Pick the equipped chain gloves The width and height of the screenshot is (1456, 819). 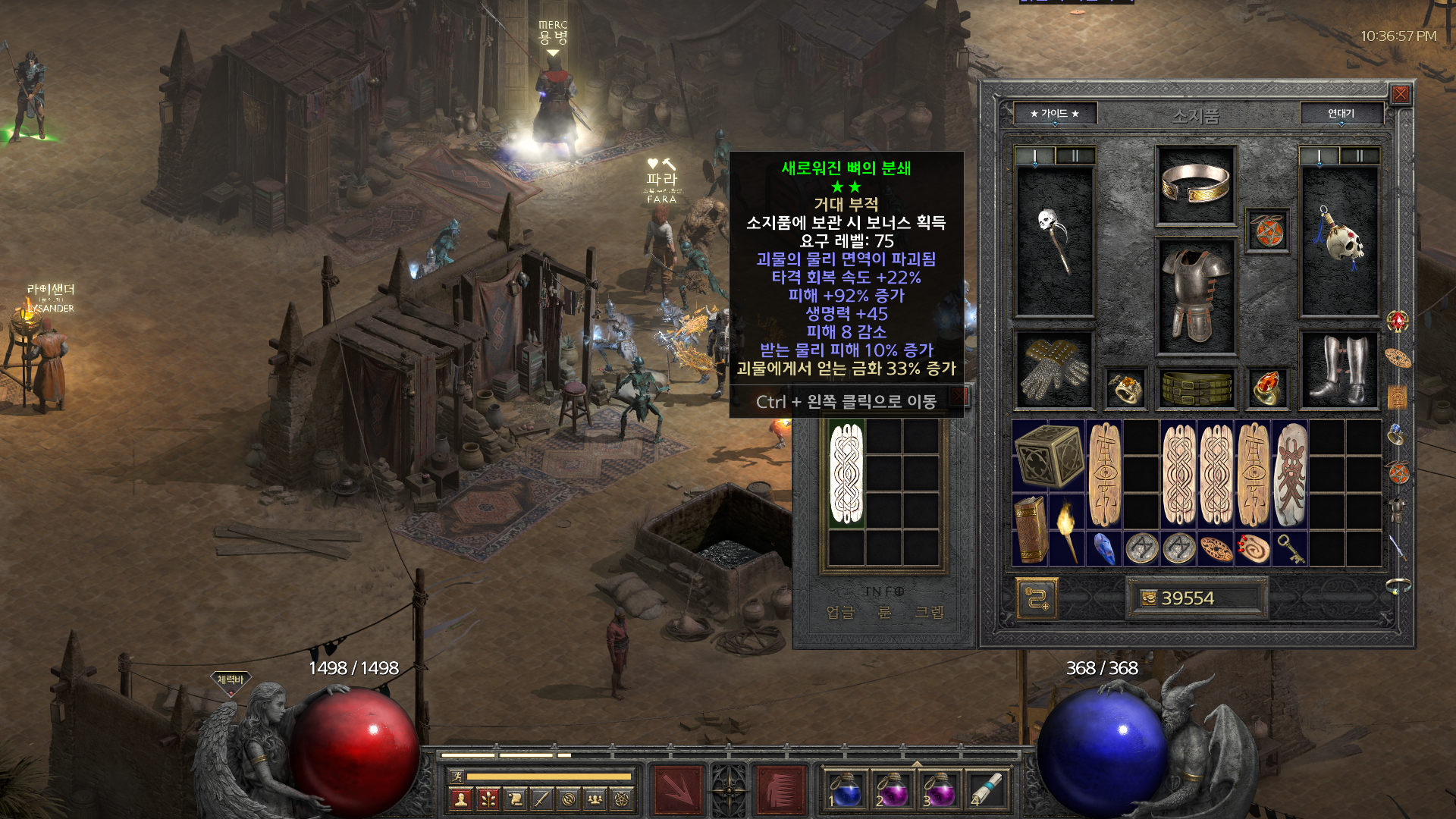[x=1054, y=370]
